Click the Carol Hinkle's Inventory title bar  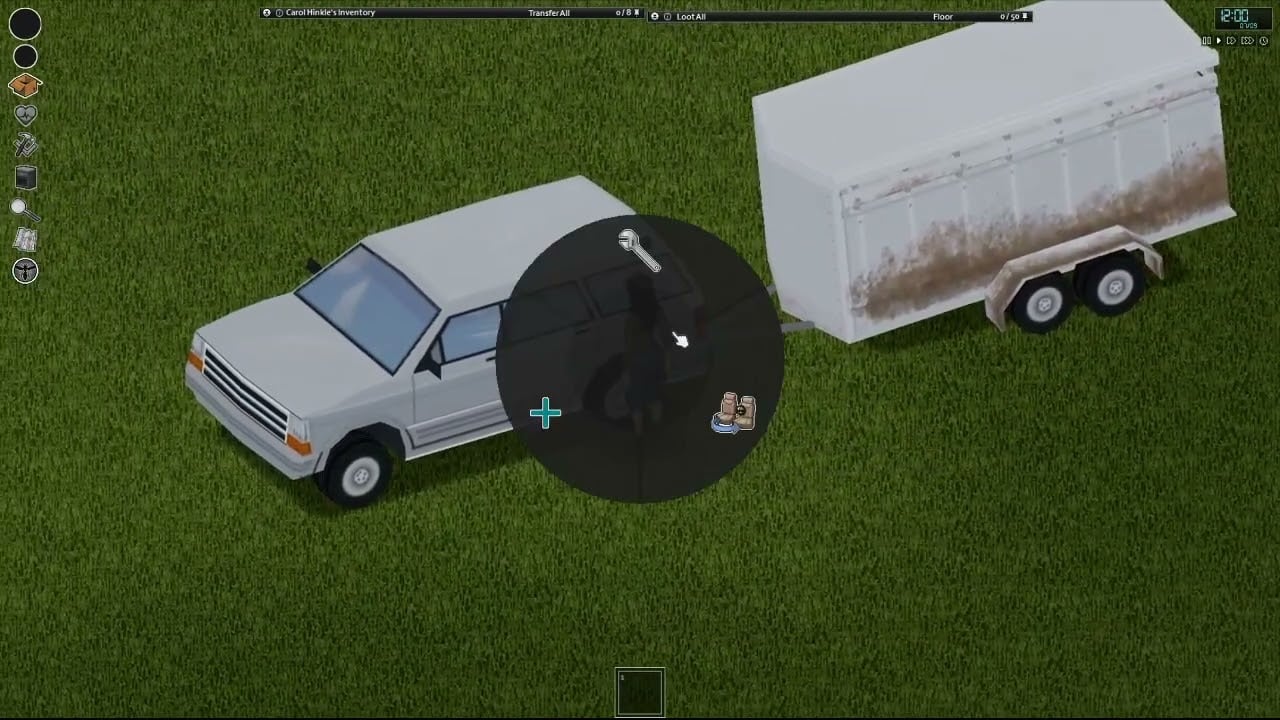point(330,13)
